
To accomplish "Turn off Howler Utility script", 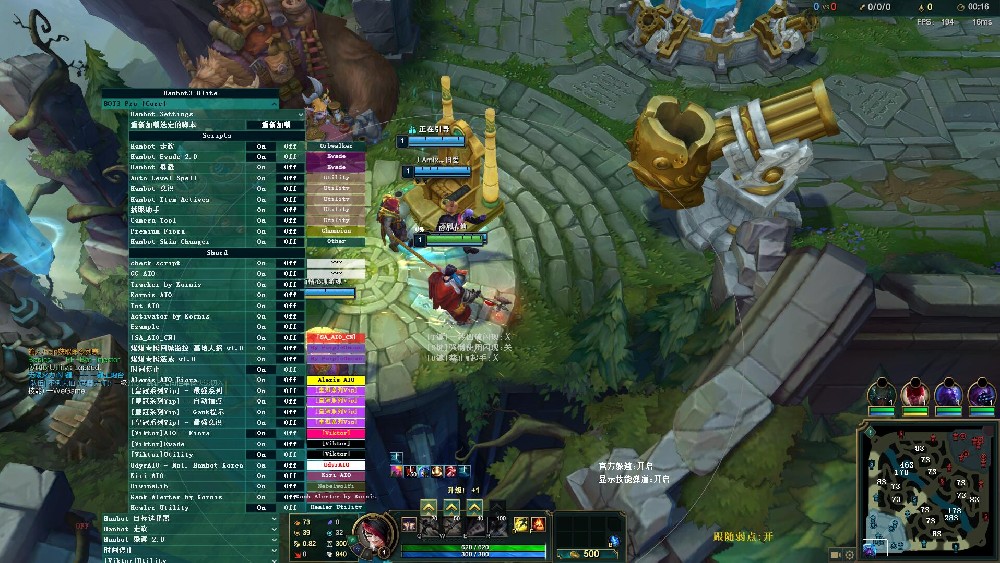I will 290,507.
